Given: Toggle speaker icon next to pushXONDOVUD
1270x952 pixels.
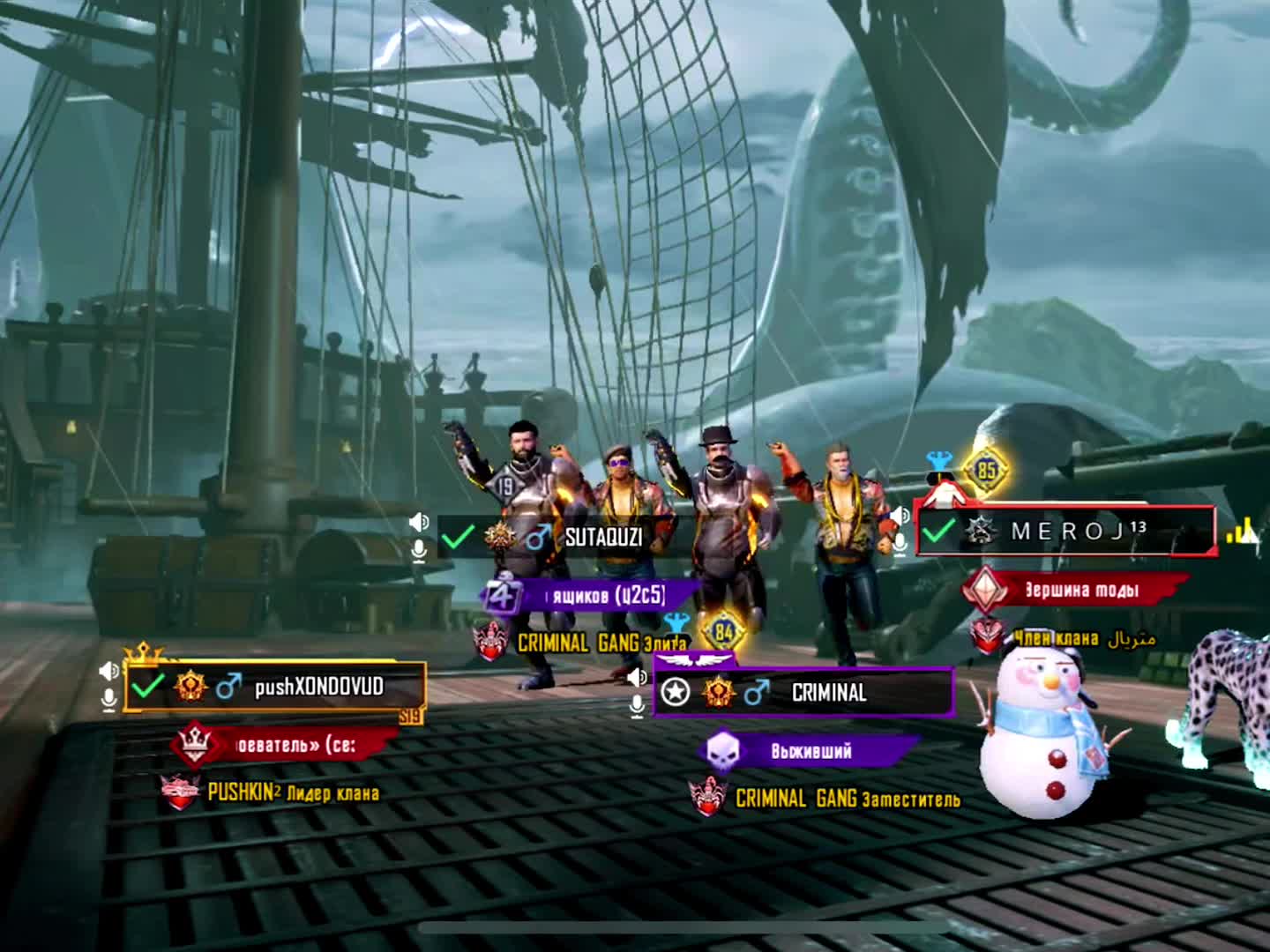Looking at the screenshot, I should pyautogui.click(x=108, y=671).
